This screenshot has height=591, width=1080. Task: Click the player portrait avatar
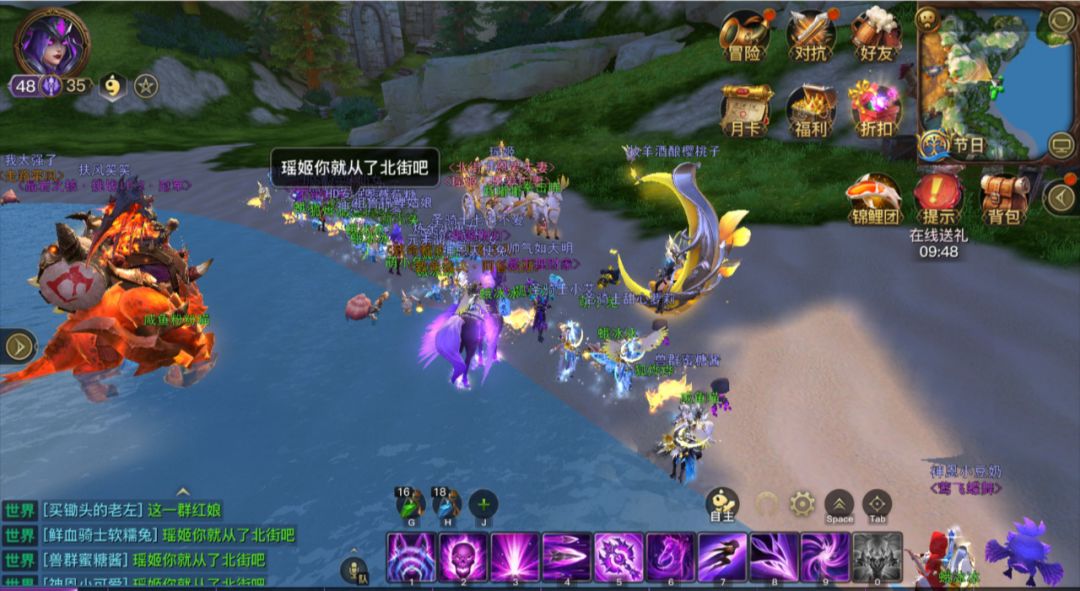[52, 41]
